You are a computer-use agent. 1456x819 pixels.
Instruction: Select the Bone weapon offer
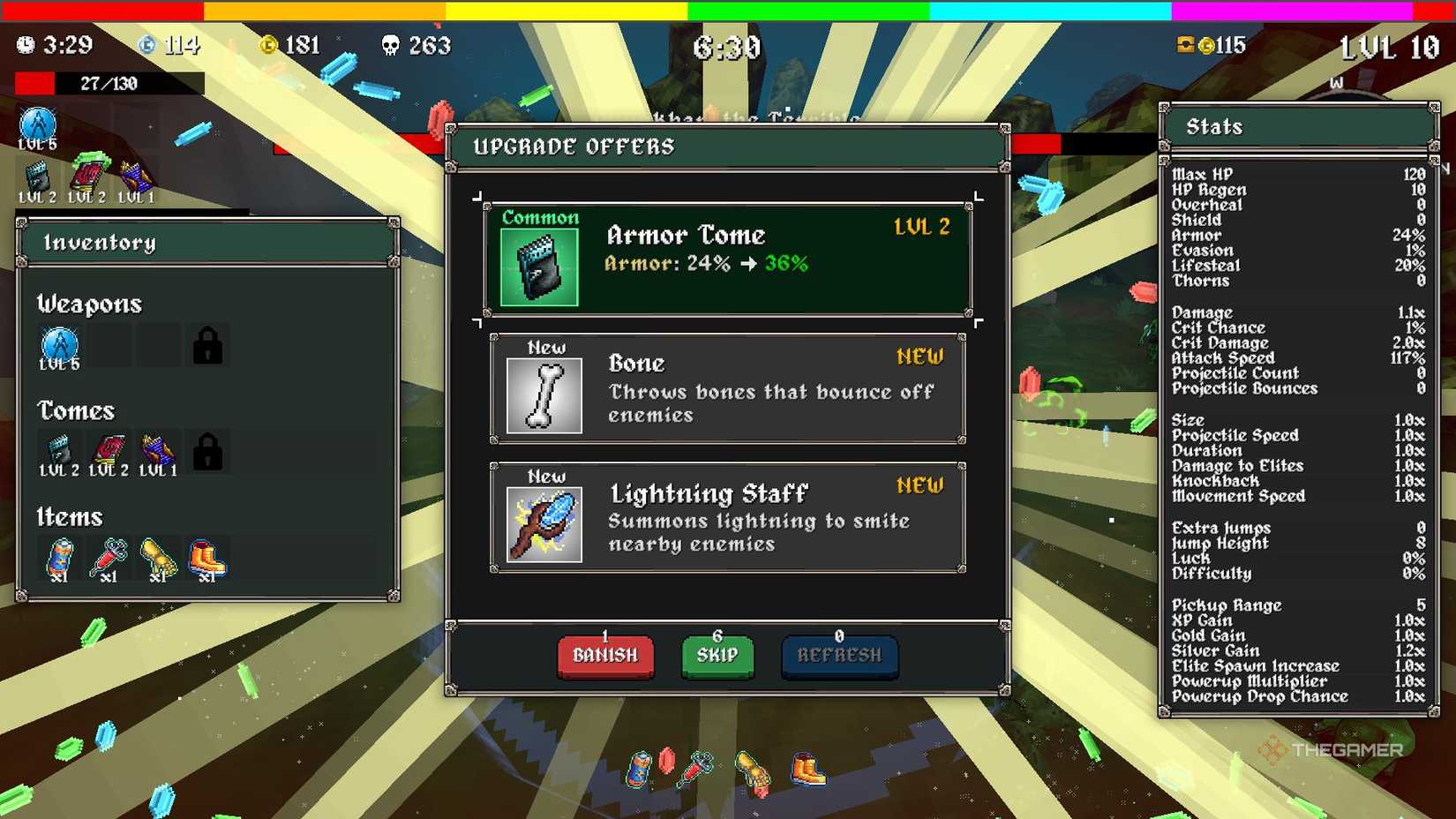[727, 388]
